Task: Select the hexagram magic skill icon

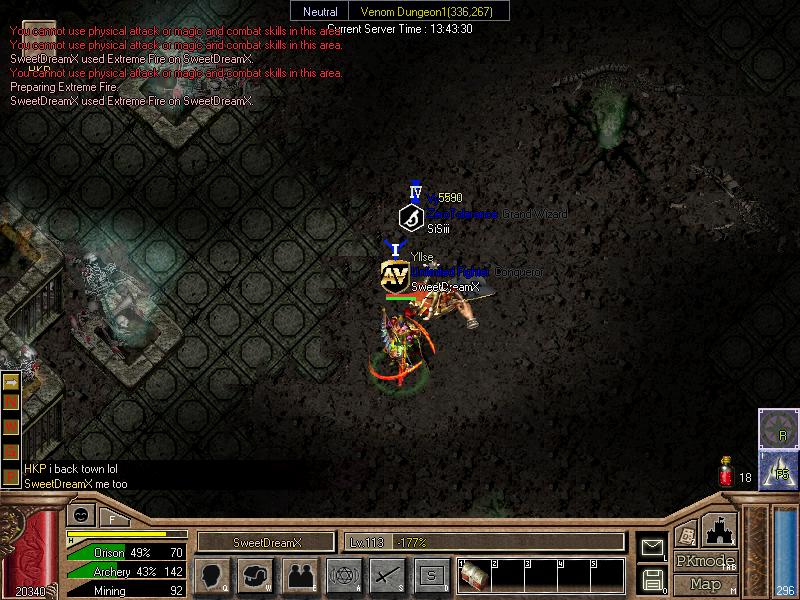Action: tap(345, 576)
